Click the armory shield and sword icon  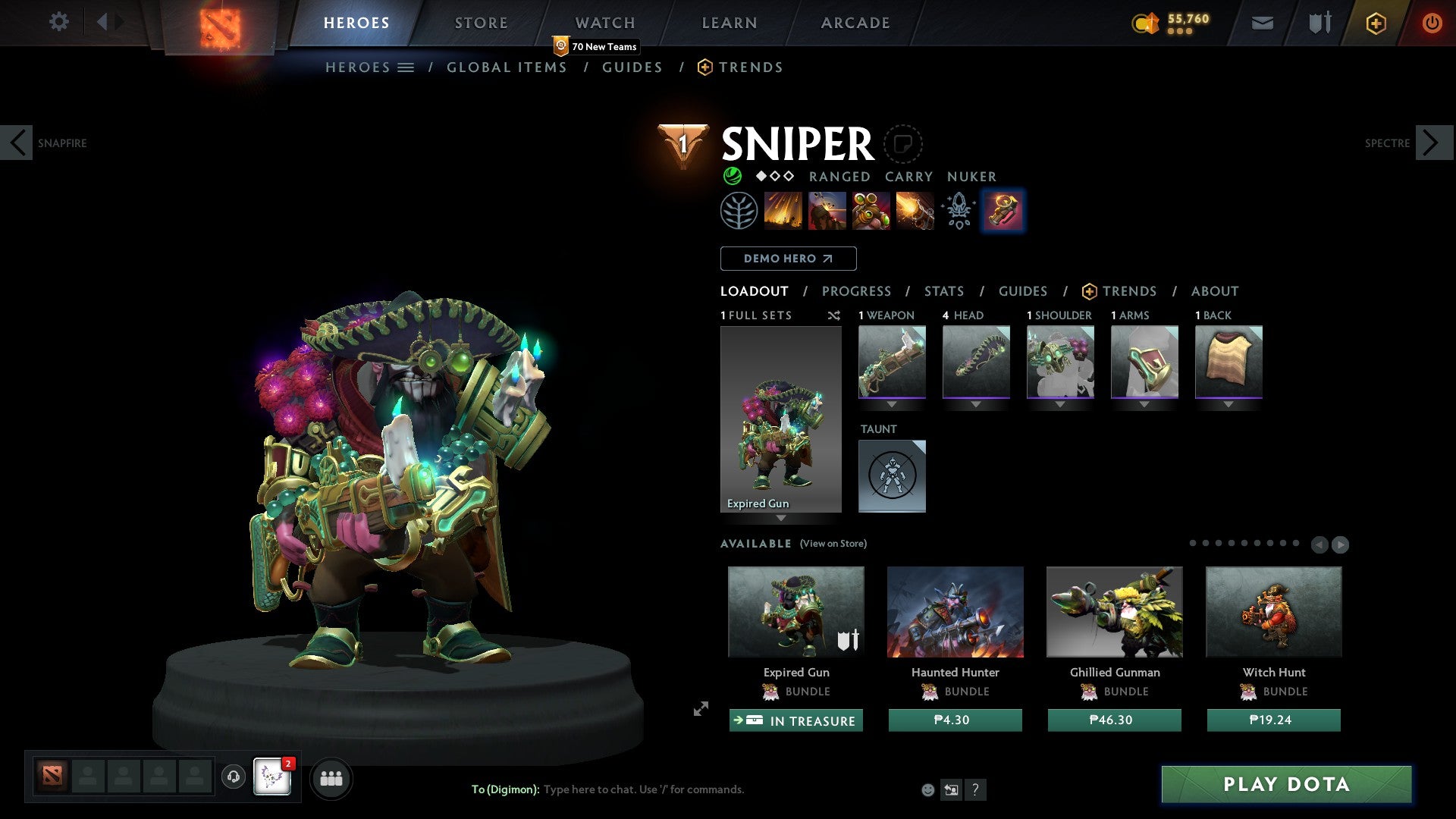(x=1318, y=23)
